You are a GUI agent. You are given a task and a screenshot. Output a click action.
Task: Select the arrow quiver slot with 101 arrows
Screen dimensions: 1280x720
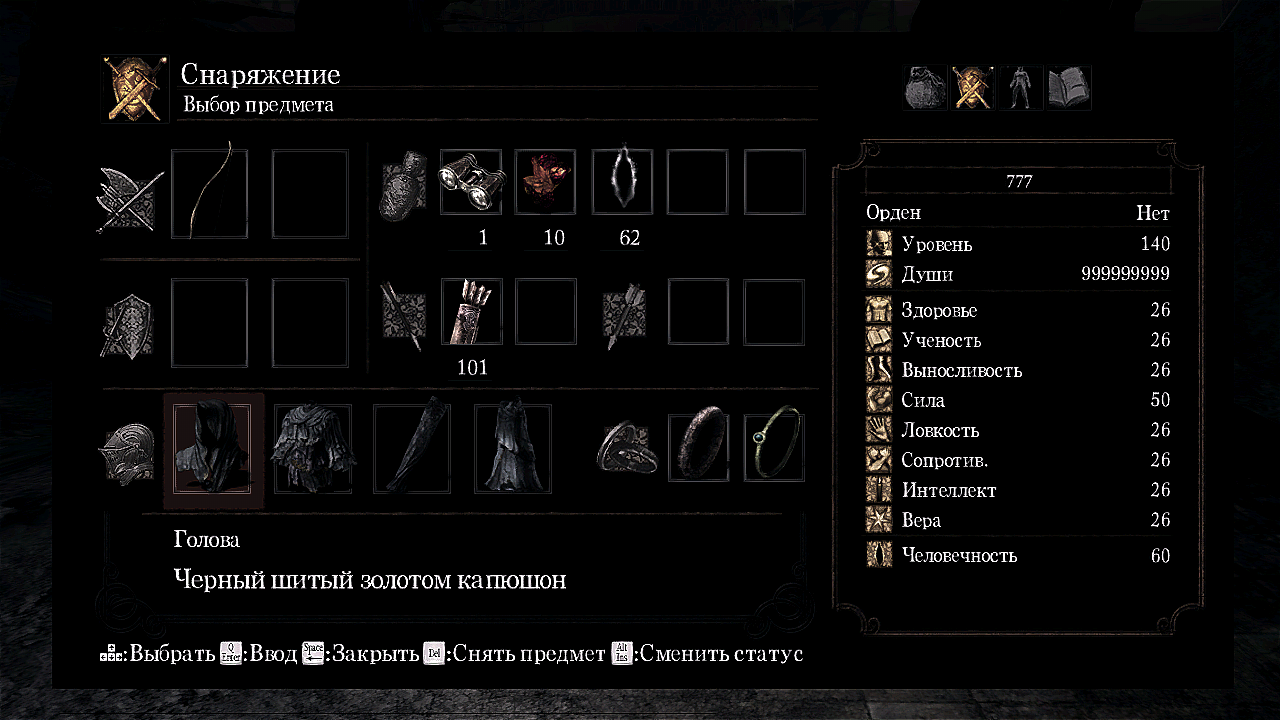(x=472, y=311)
